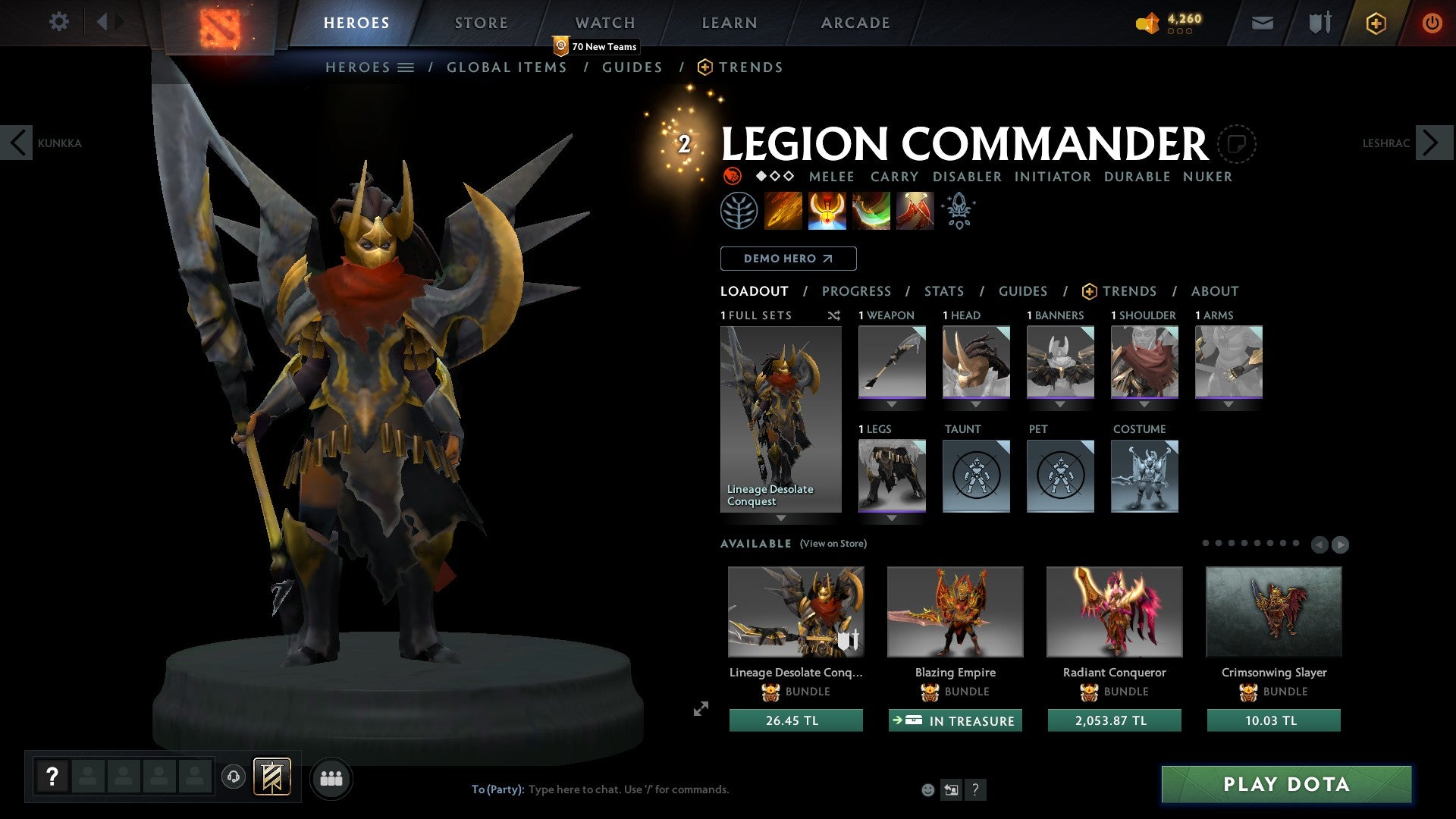1456x819 pixels.
Task: Open the Arcade menu item
Action: click(855, 22)
